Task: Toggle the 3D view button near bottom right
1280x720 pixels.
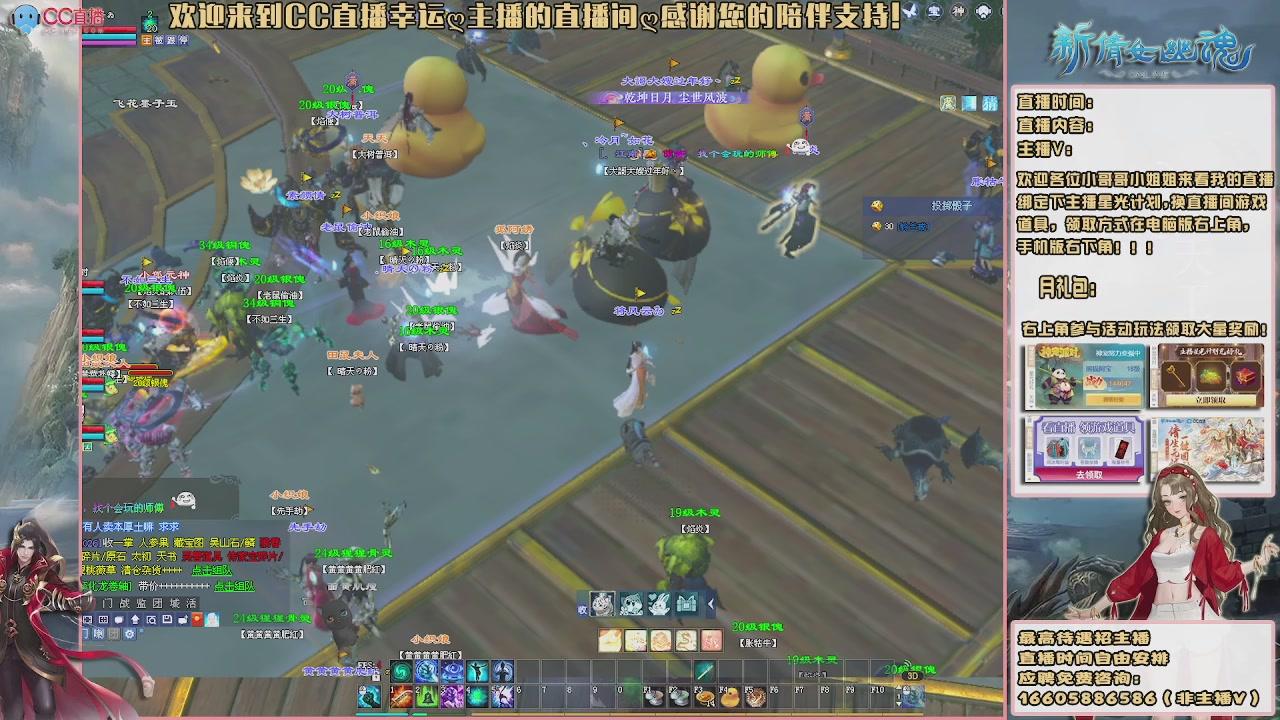Action: pyautogui.click(x=912, y=676)
